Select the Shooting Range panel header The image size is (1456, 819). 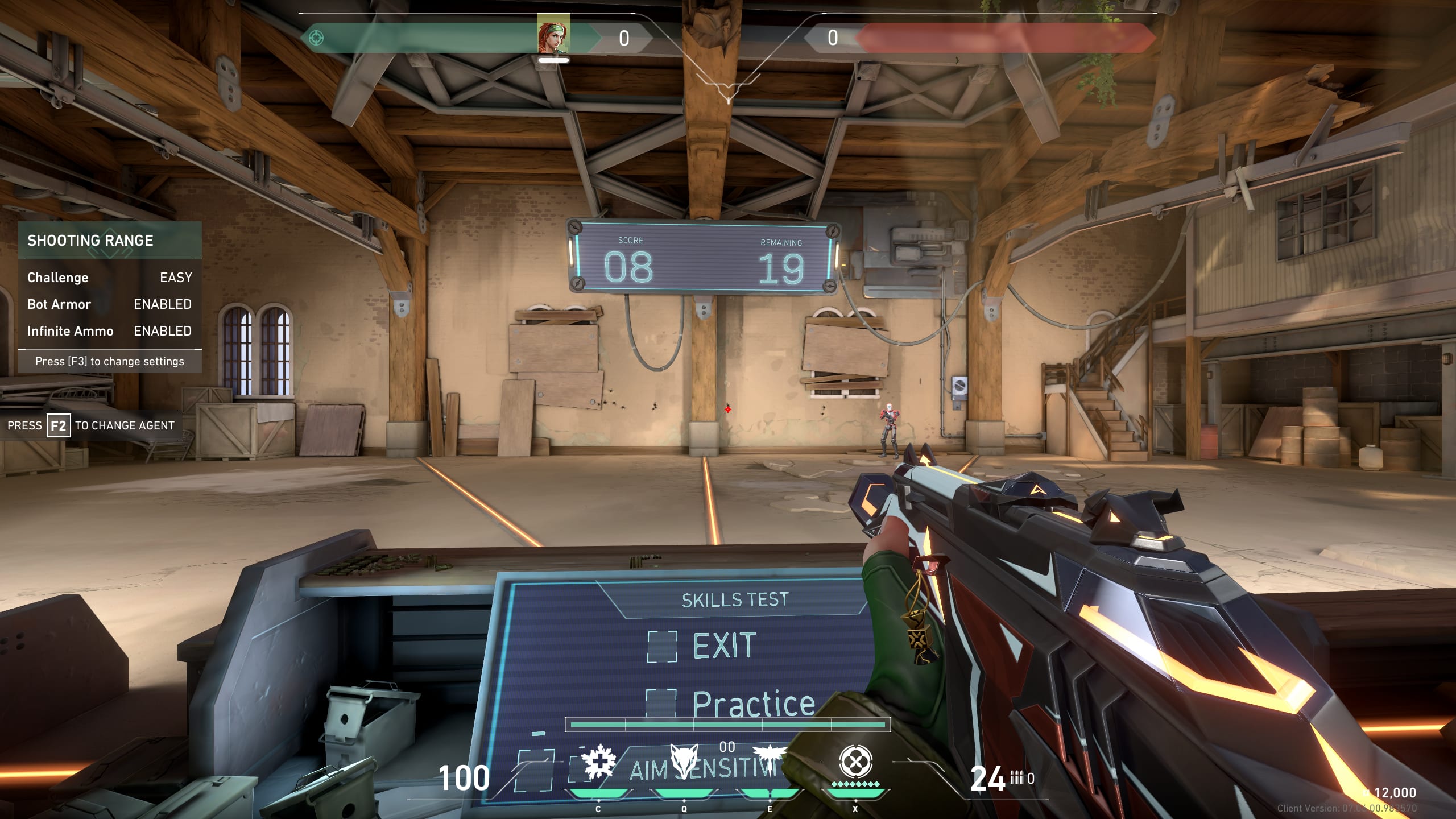(109, 241)
